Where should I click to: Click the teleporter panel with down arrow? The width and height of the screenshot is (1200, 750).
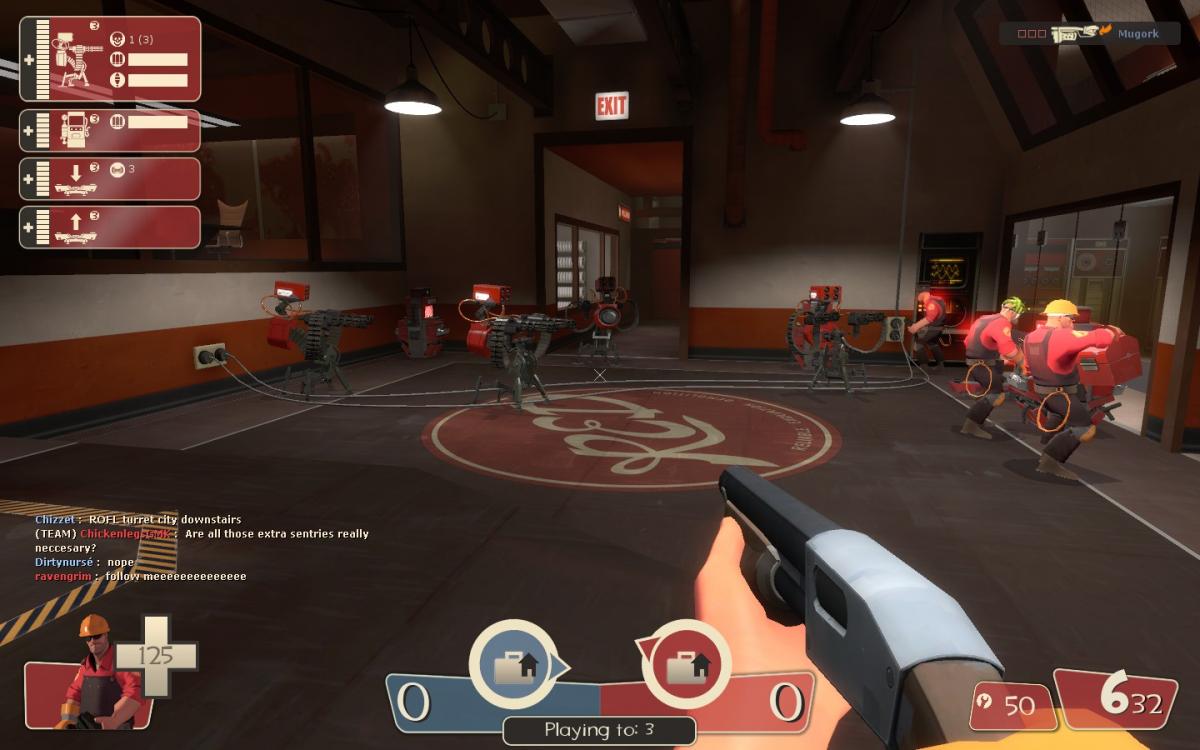110,179
